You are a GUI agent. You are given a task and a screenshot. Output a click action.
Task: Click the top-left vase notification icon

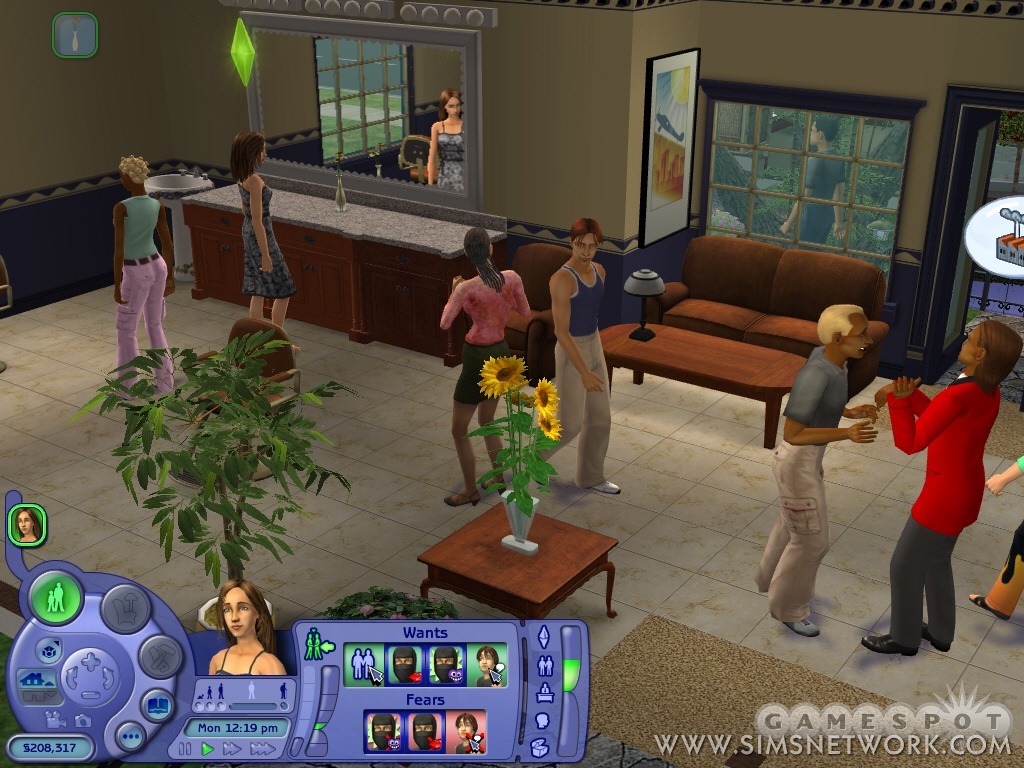[75, 35]
